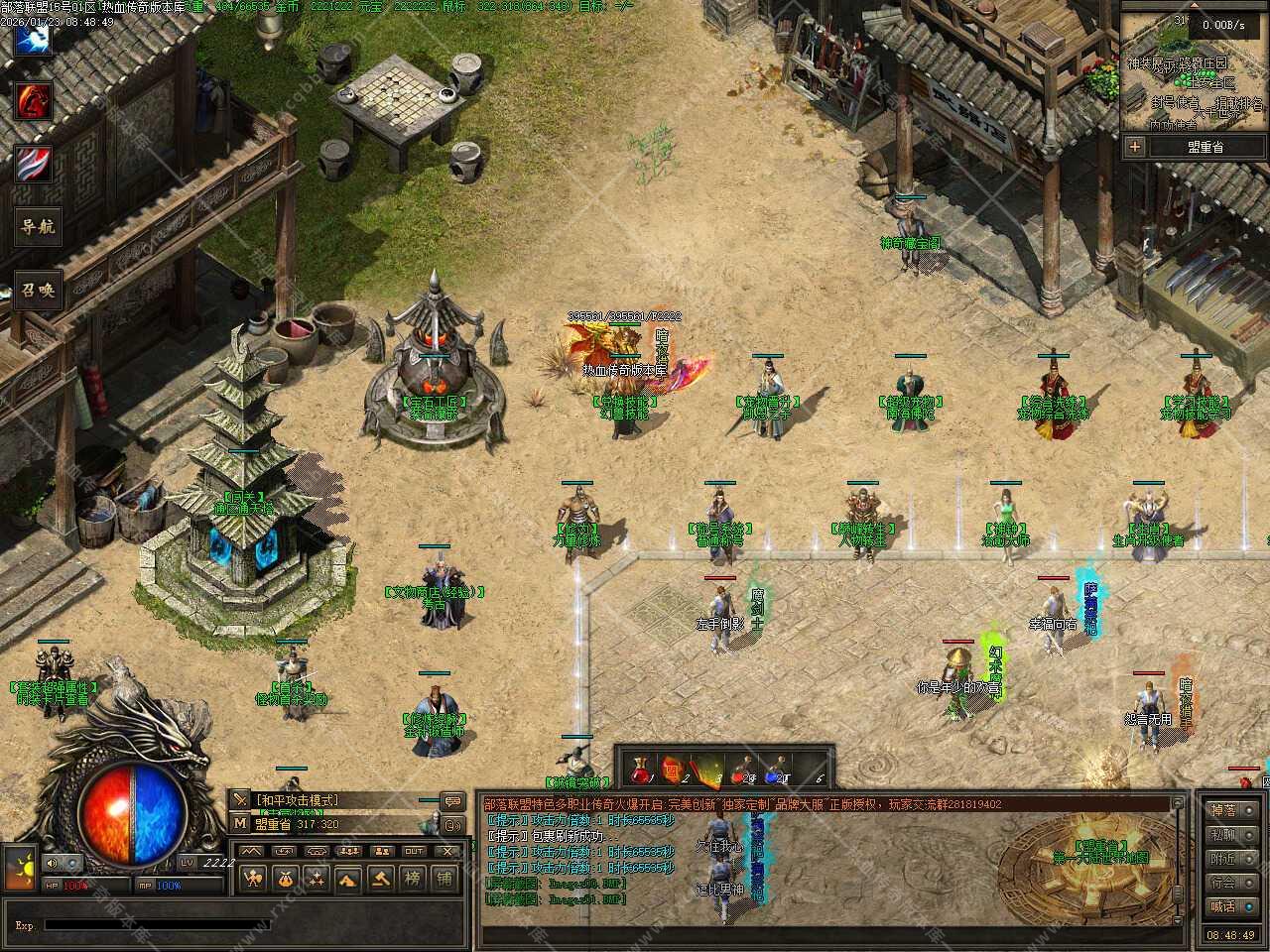Open the 导航 navigation button
Image resolution: width=1270 pixels, height=952 pixels.
point(37,227)
